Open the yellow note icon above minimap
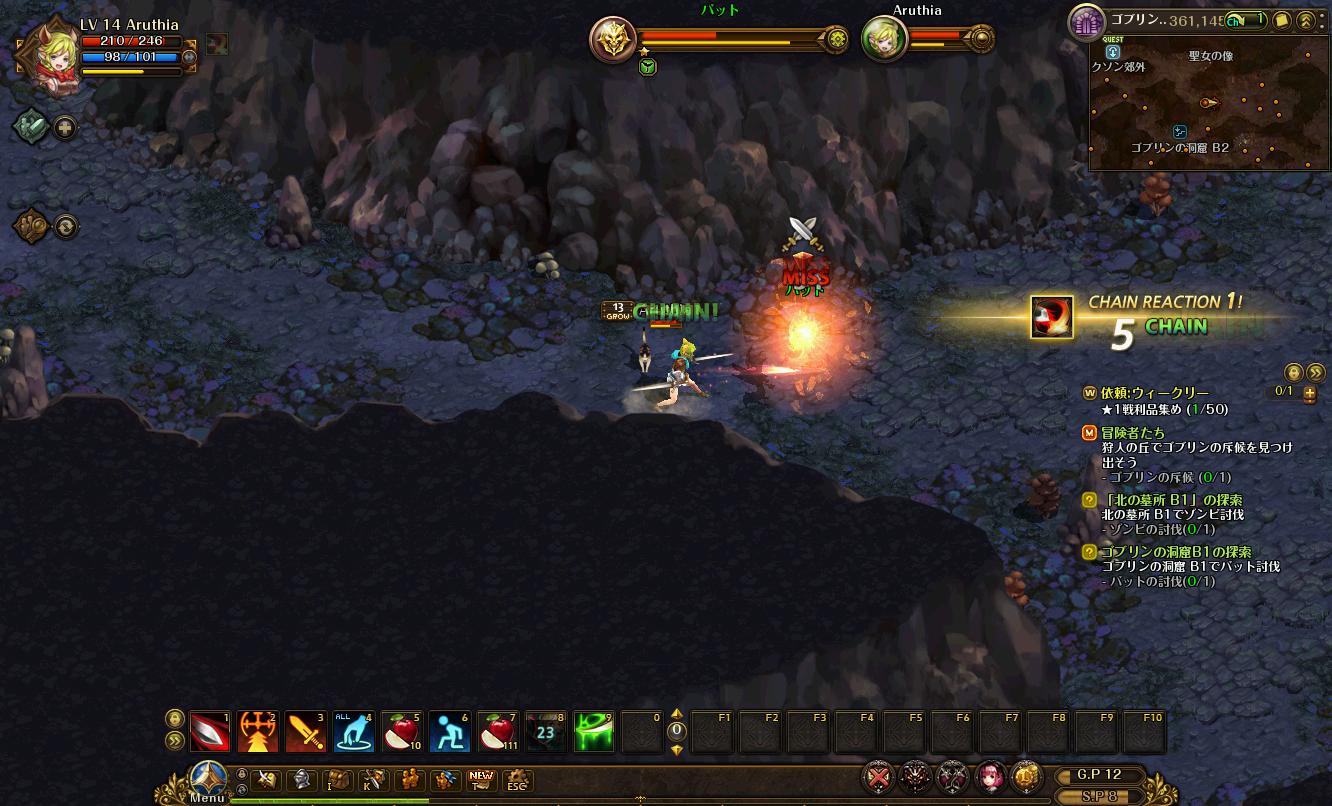 click(x=1280, y=20)
